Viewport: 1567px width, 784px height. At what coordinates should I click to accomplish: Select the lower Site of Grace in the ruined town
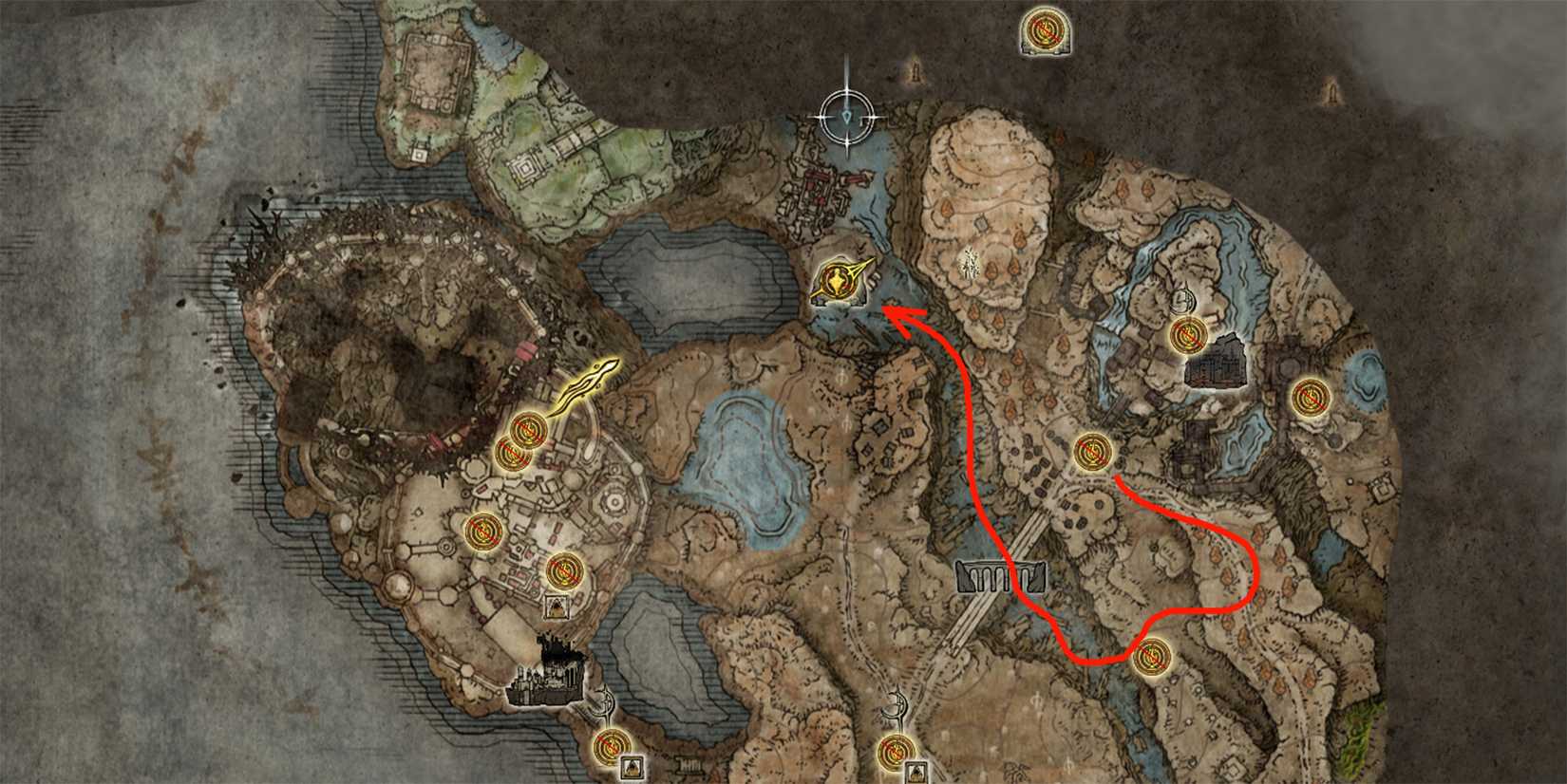pos(563,572)
